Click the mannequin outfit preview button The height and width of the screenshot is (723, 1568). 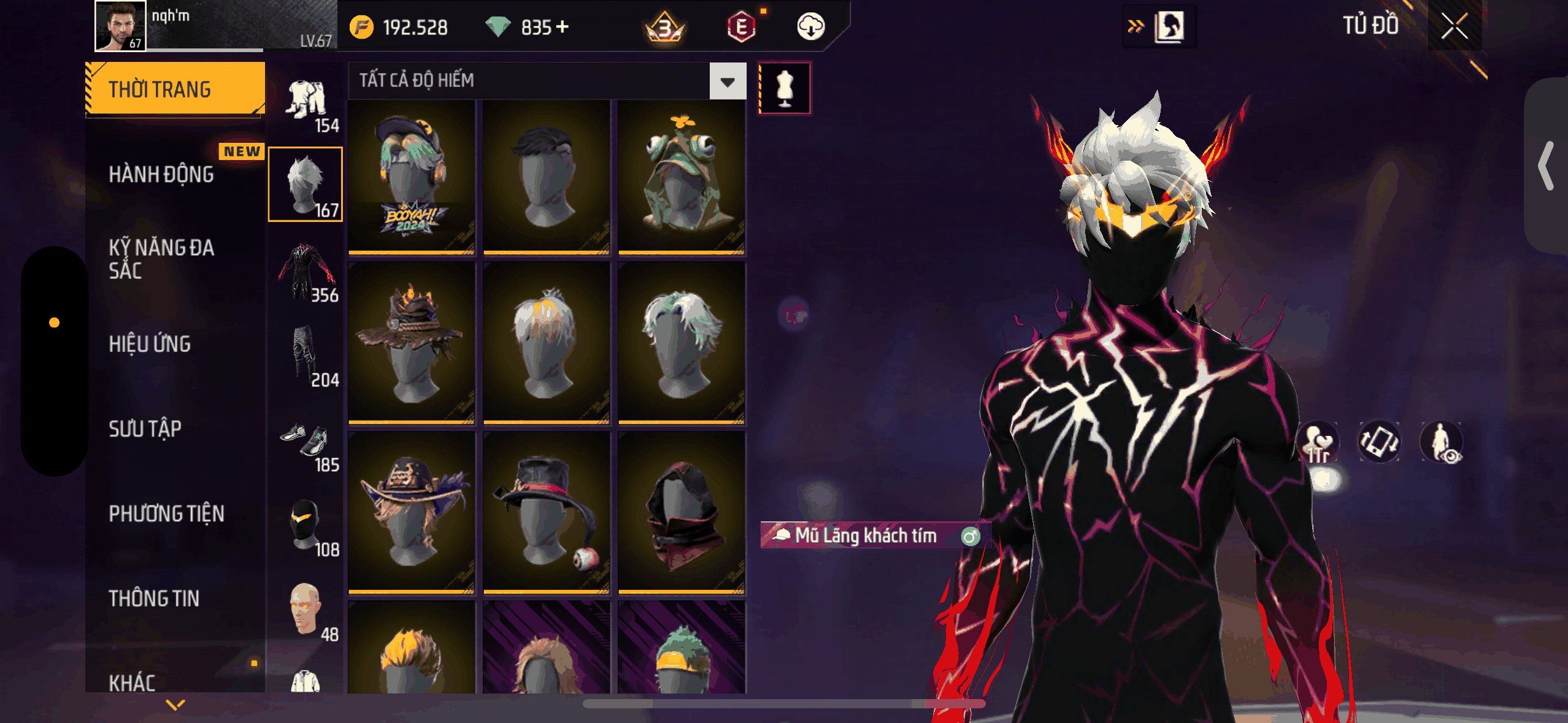(785, 88)
